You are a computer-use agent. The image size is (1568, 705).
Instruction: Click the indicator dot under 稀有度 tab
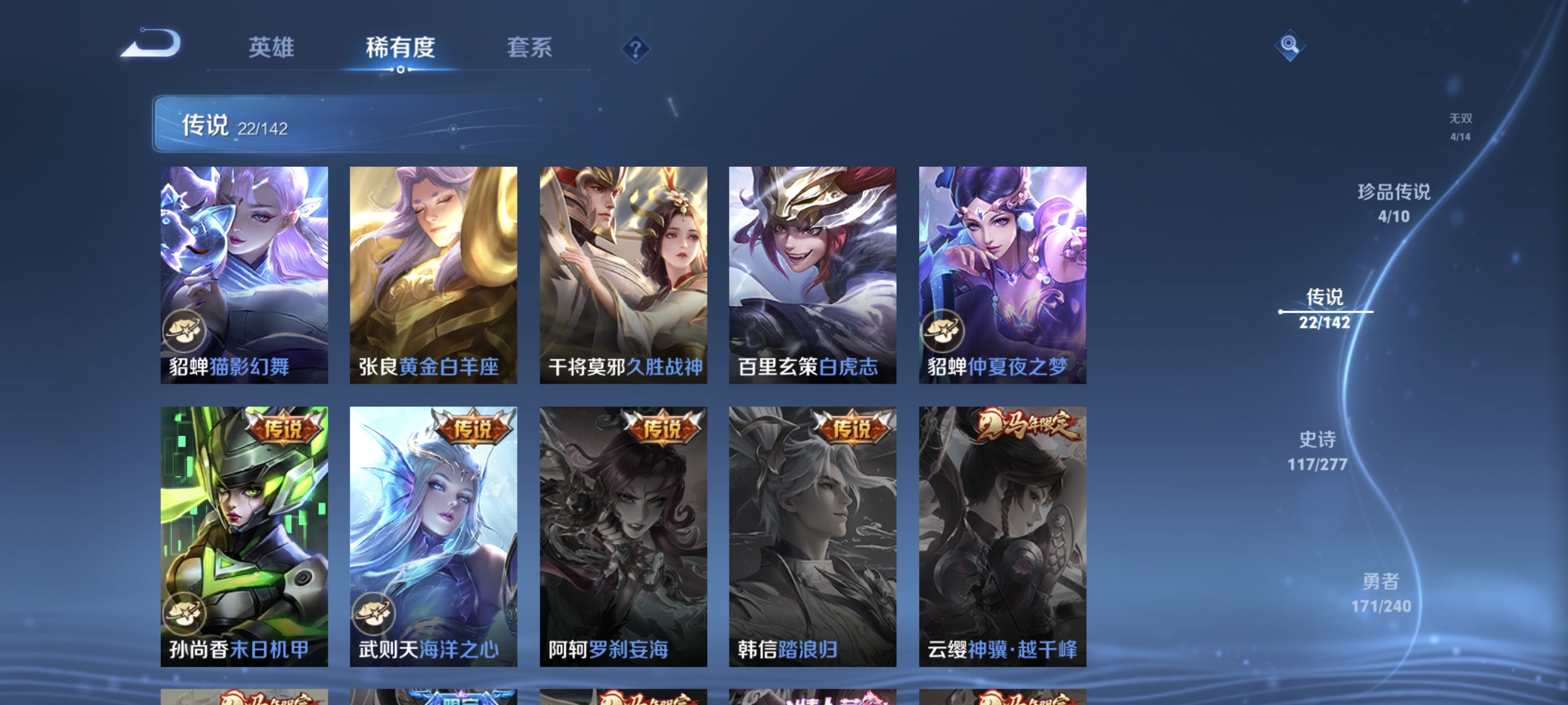pos(402,69)
